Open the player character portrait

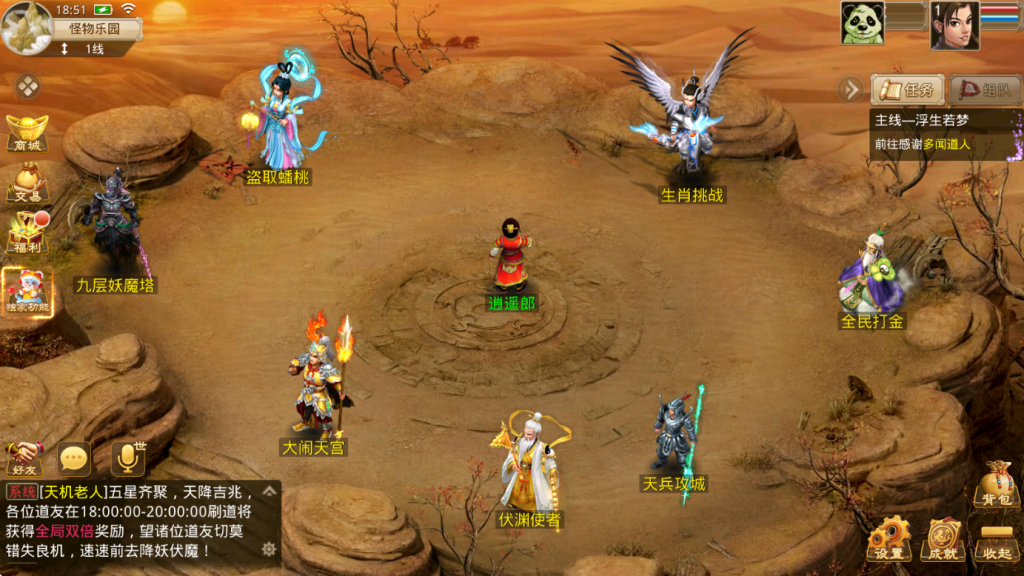point(954,24)
